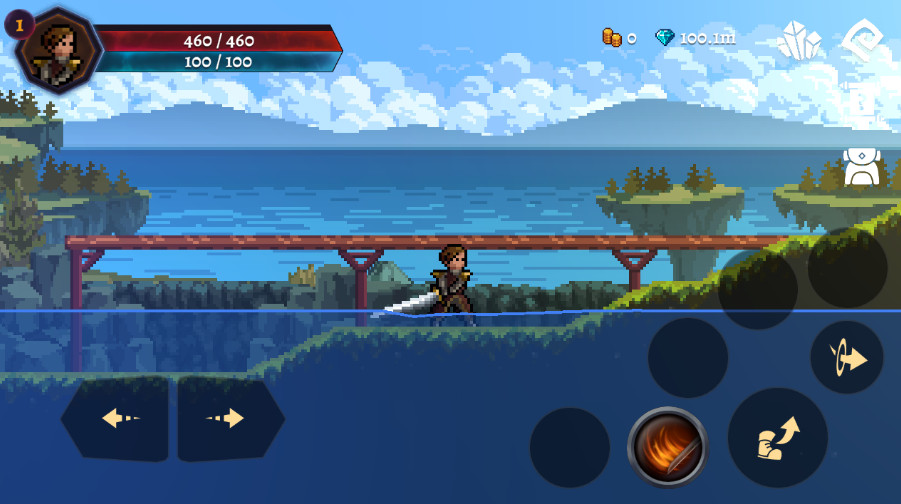901x504 pixels.
Task: Activate the dash portal arrow ability
Action: [x=846, y=357]
